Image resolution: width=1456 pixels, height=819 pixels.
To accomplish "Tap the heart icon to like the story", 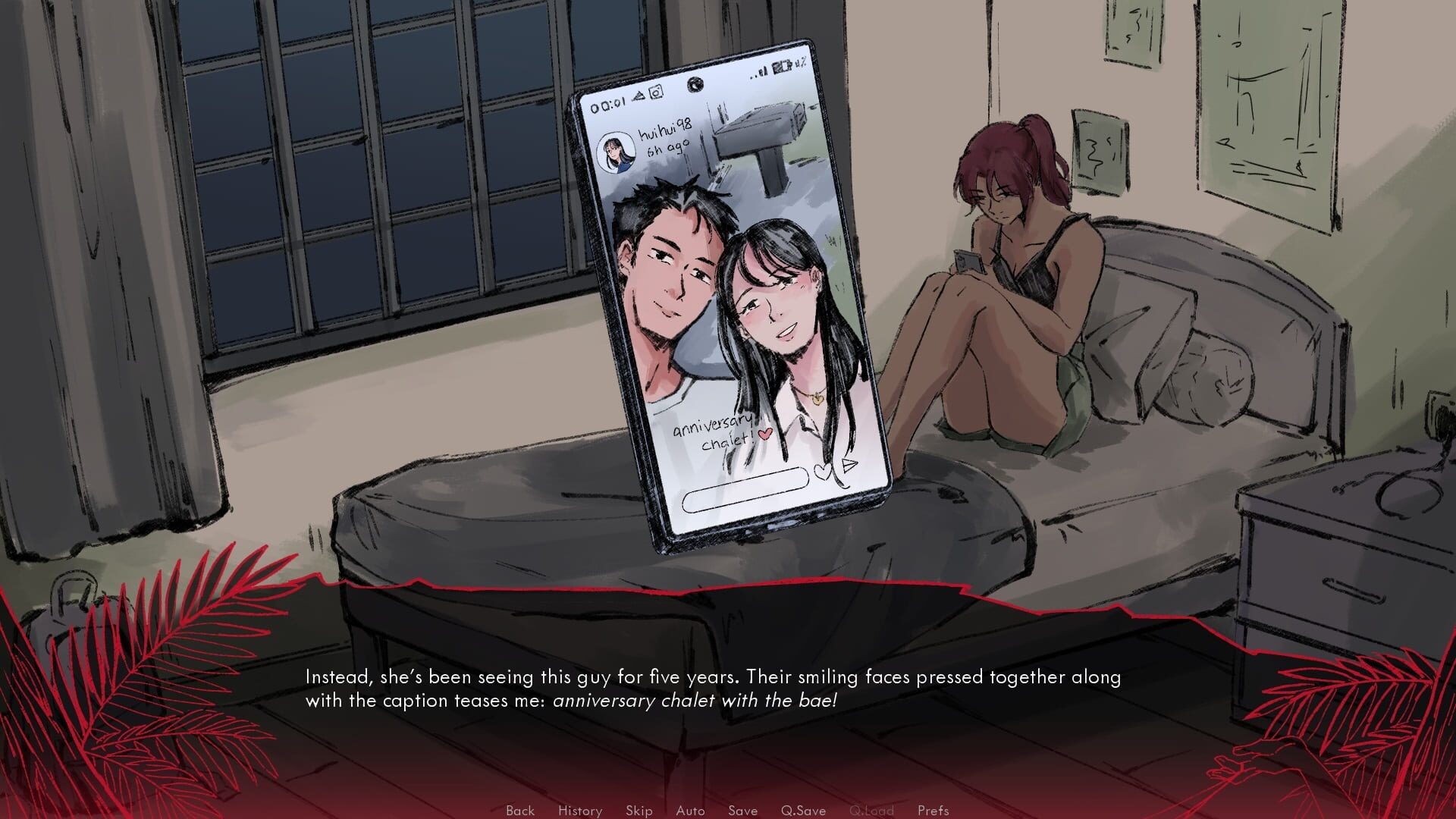I will coord(823,472).
